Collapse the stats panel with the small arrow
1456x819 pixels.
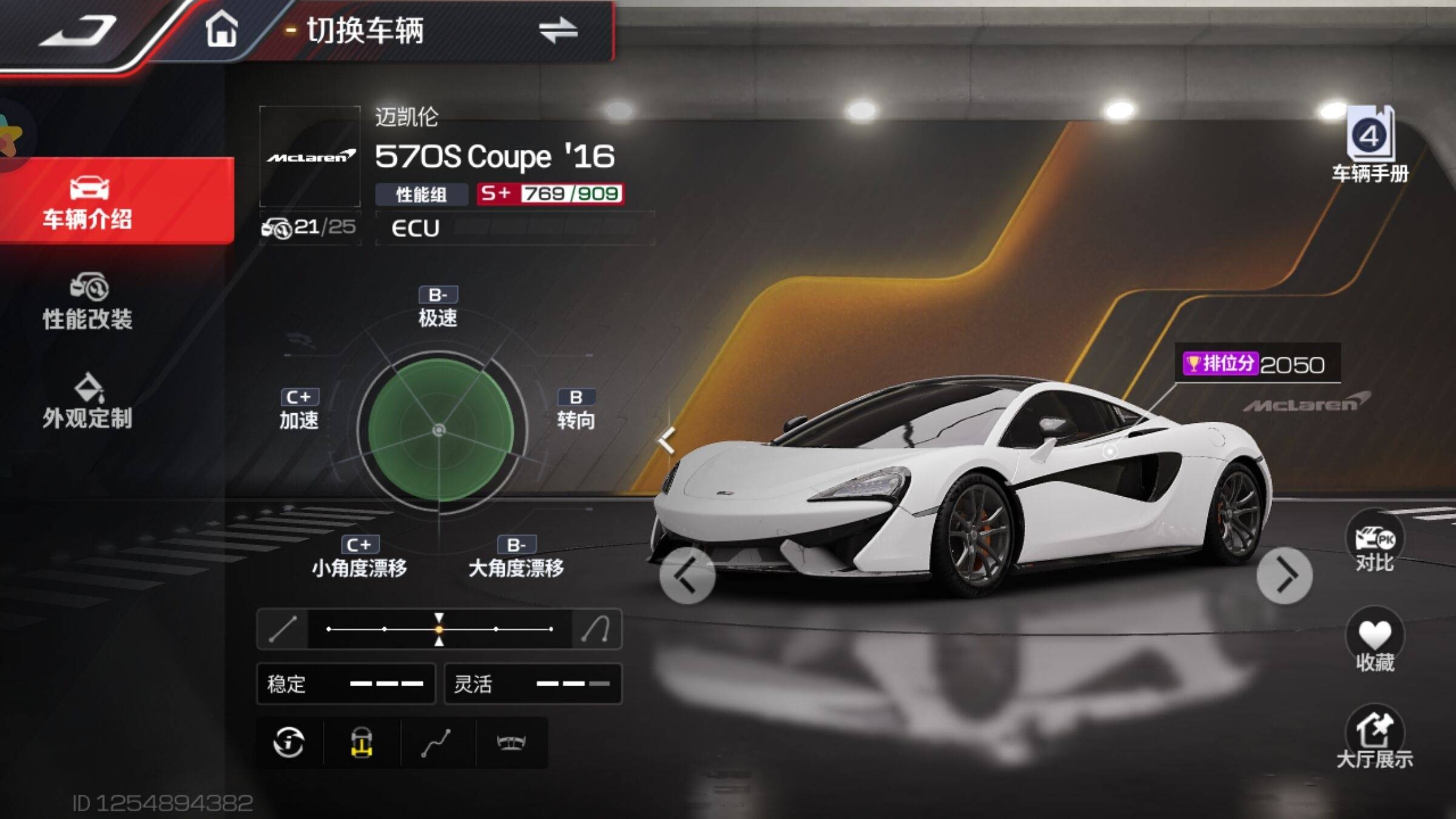click(667, 440)
